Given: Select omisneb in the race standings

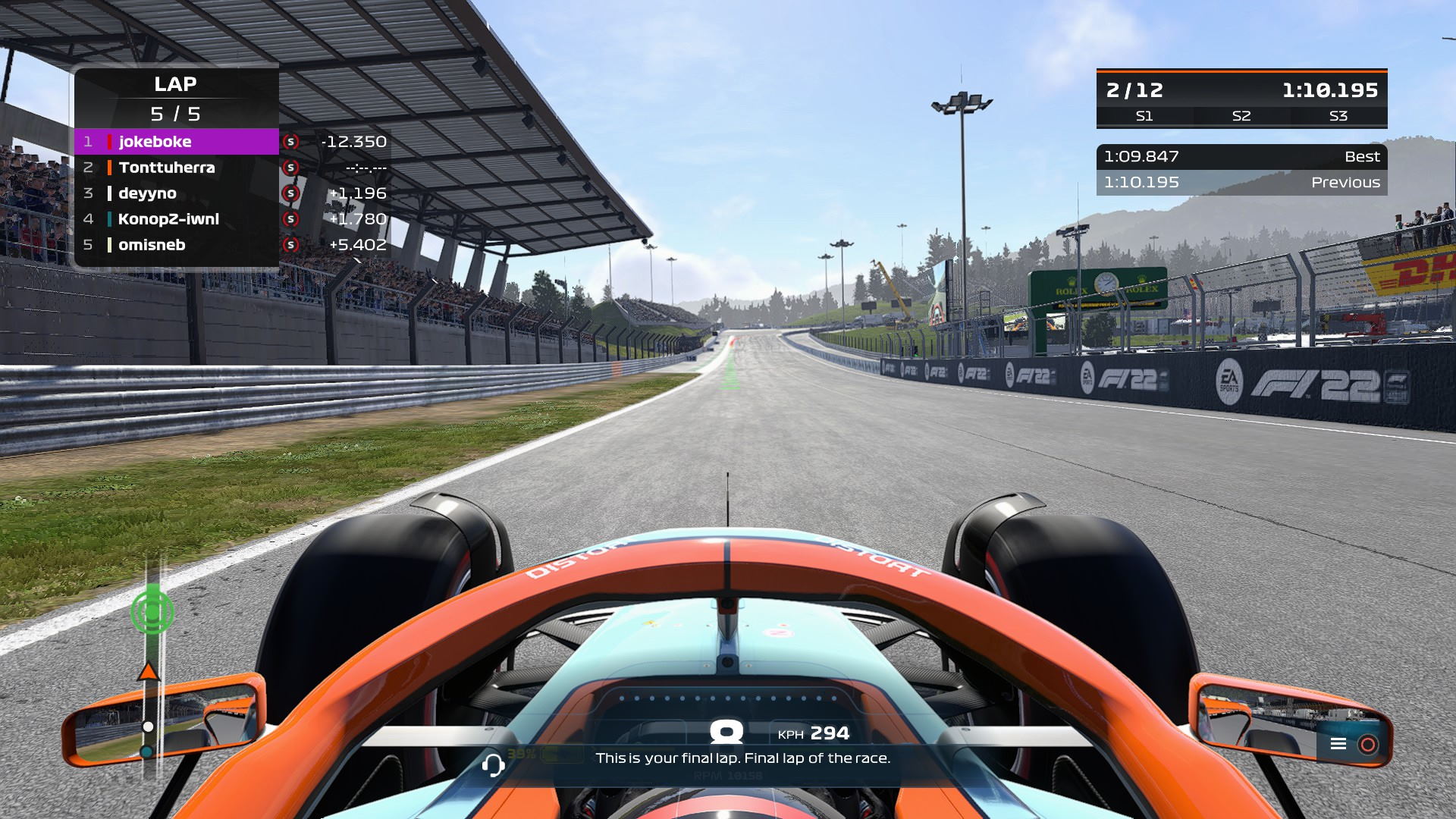Looking at the screenshot, I should coord(176,245).
